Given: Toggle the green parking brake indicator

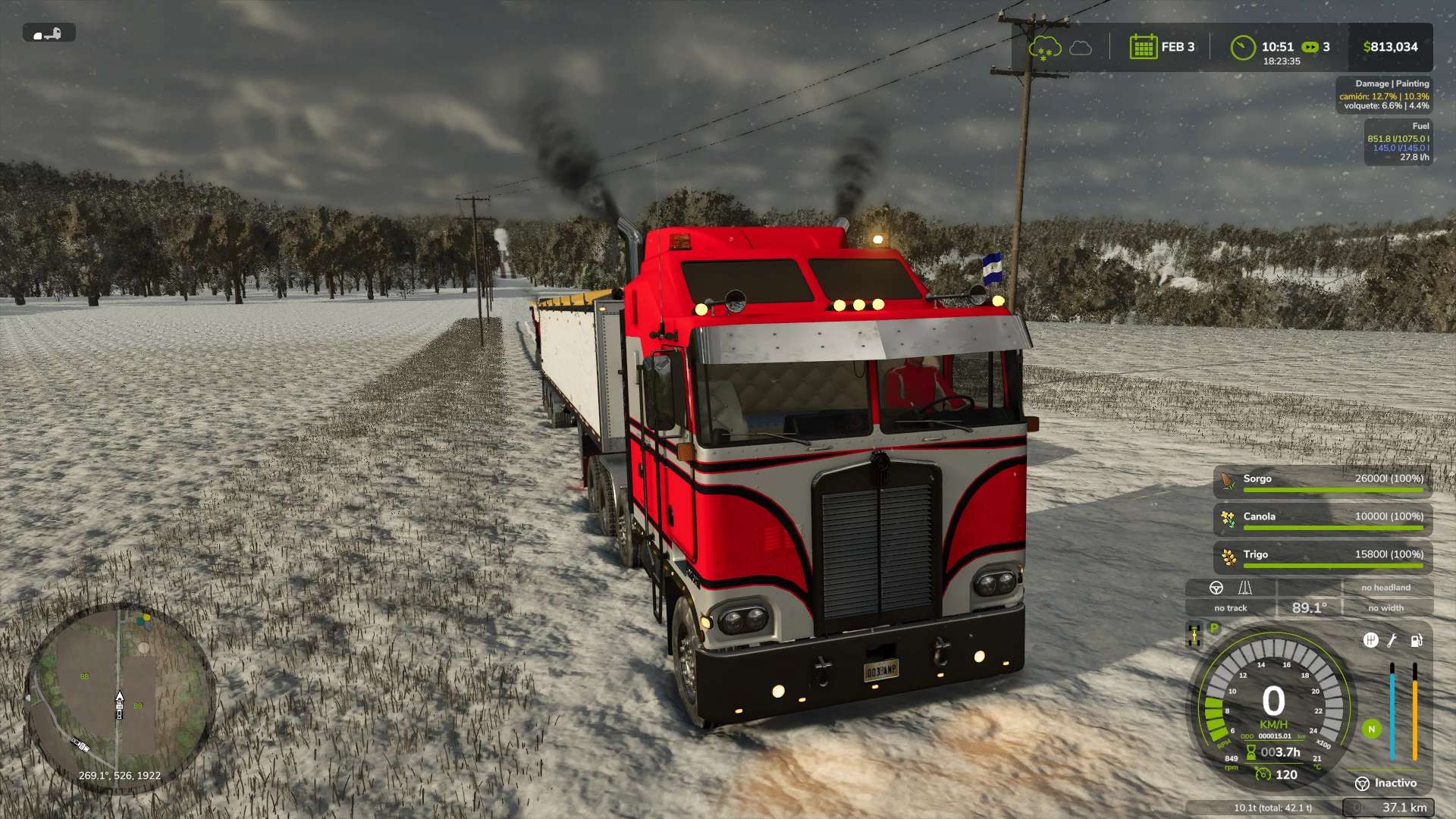Looking at the screenshot, I should pos(1214,628).
